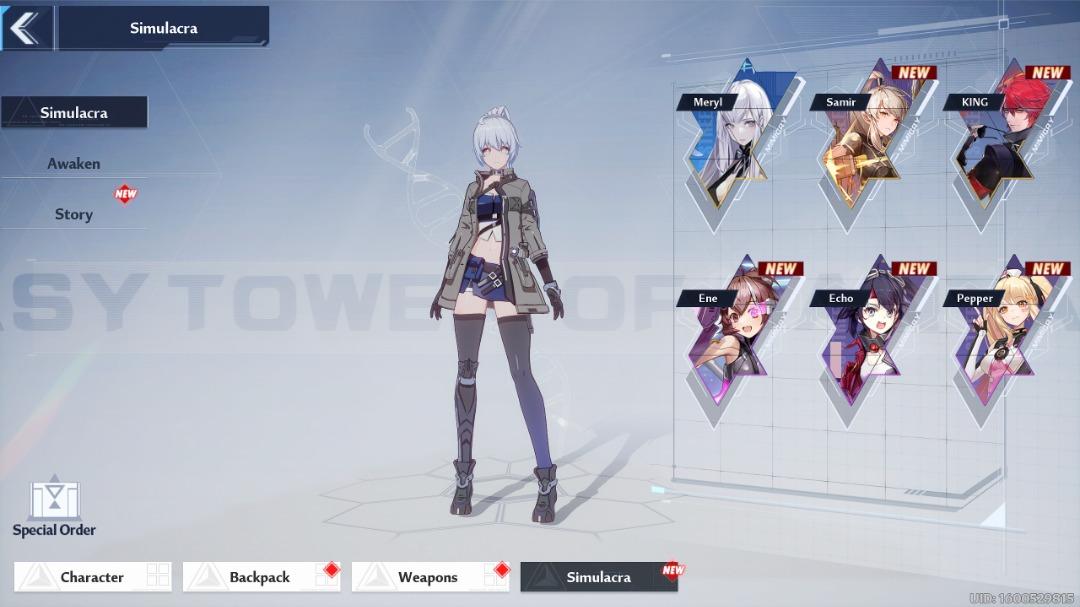Switch to the Character tab
1080x607 pixels.
[92, 577]
